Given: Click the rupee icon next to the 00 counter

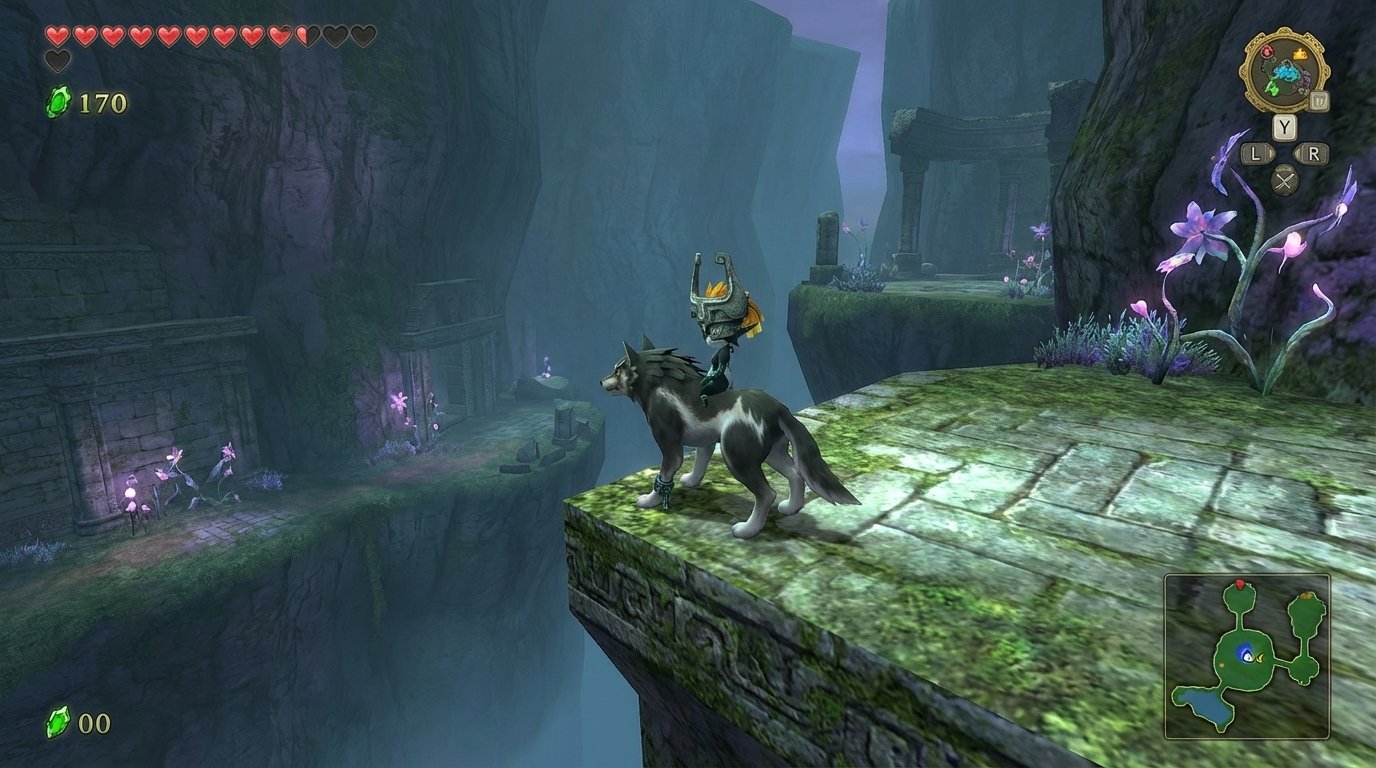Looking at the screenshot, I should click(57, 720).
